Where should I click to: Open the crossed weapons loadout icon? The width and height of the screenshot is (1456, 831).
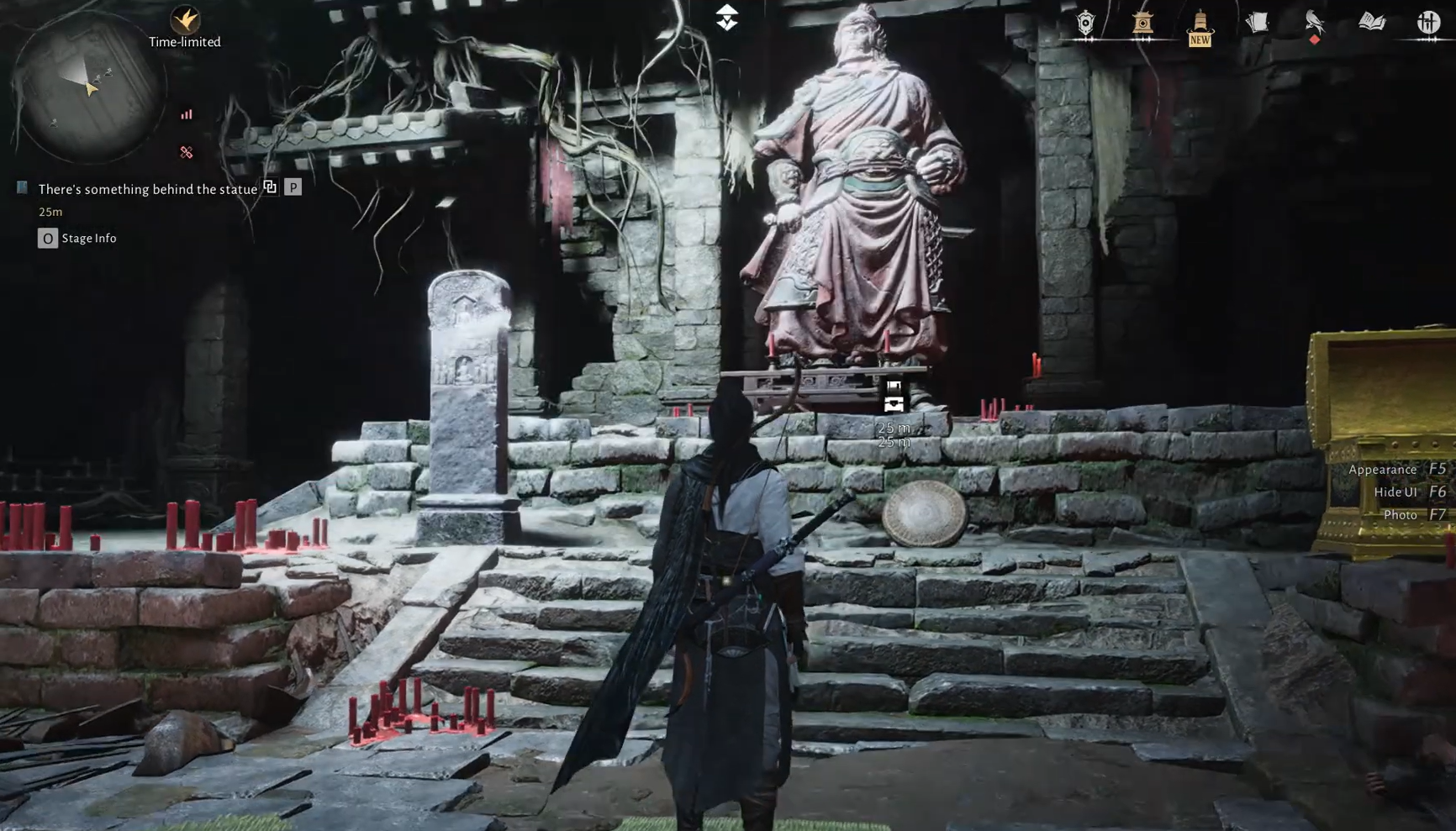(x=1427, y=23)
